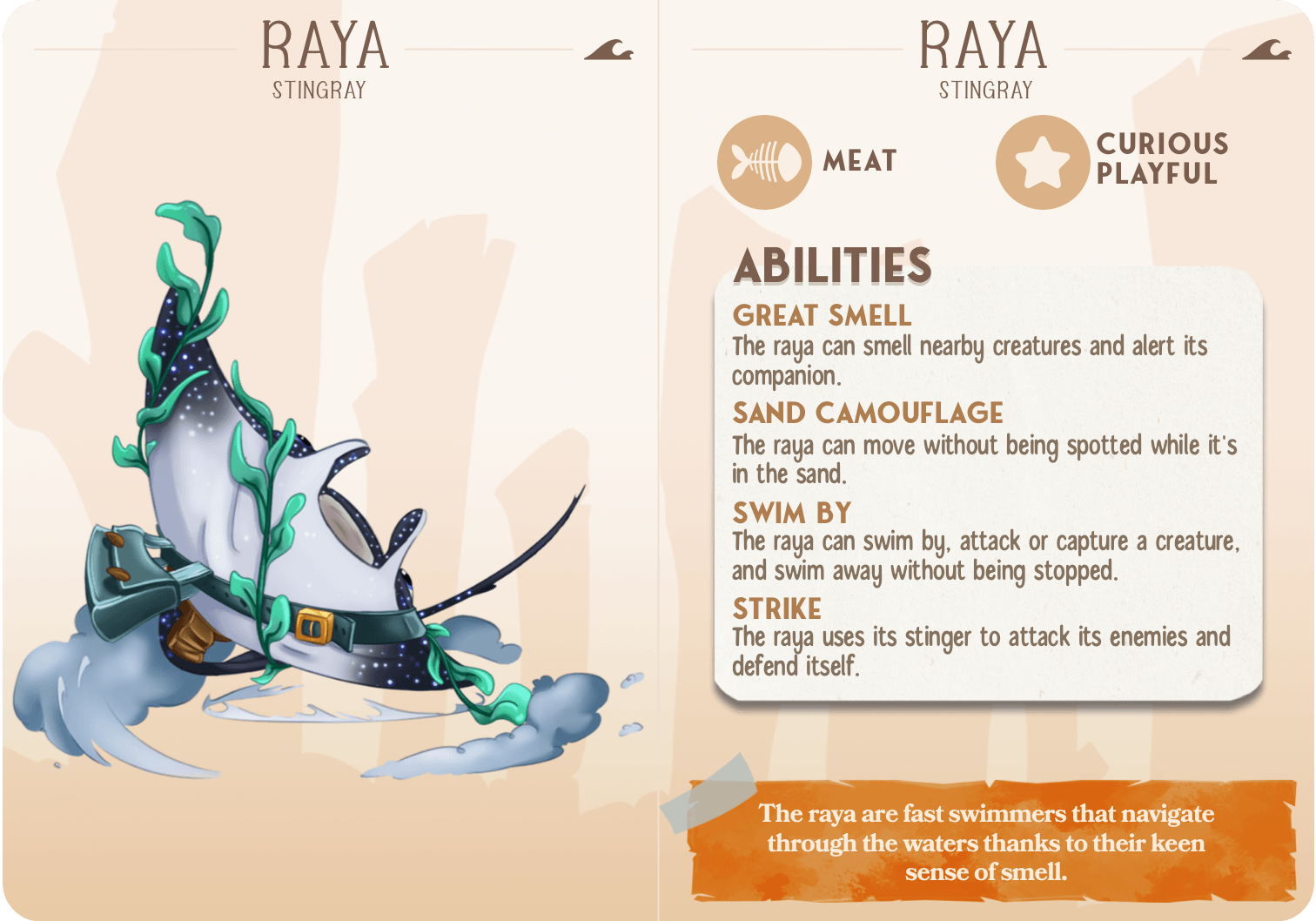
Task: Pick the Swim By ability
Action: pyautogui.click(x=792, y=513)
